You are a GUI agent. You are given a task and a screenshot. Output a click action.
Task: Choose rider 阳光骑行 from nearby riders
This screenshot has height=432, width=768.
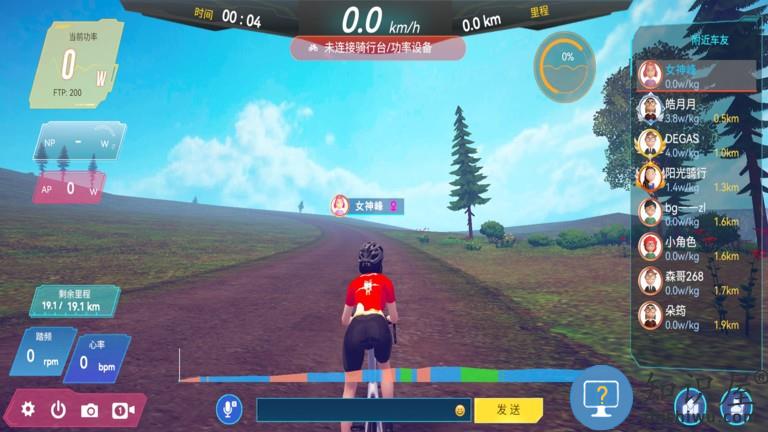(x=690, y=179)
